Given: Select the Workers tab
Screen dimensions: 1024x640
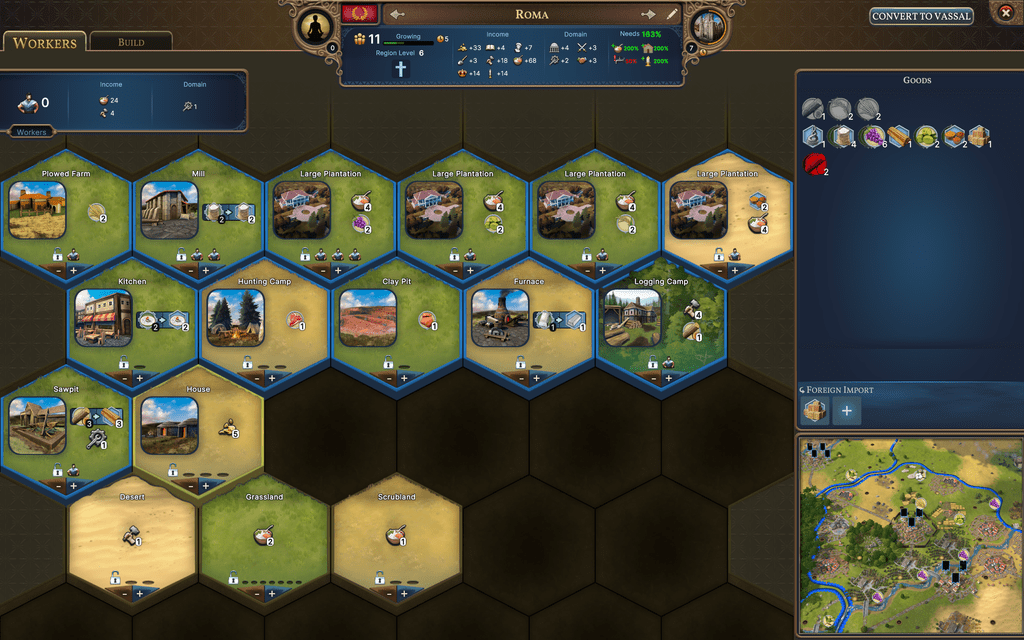Looking at the screenshot, I should [45, 43].
